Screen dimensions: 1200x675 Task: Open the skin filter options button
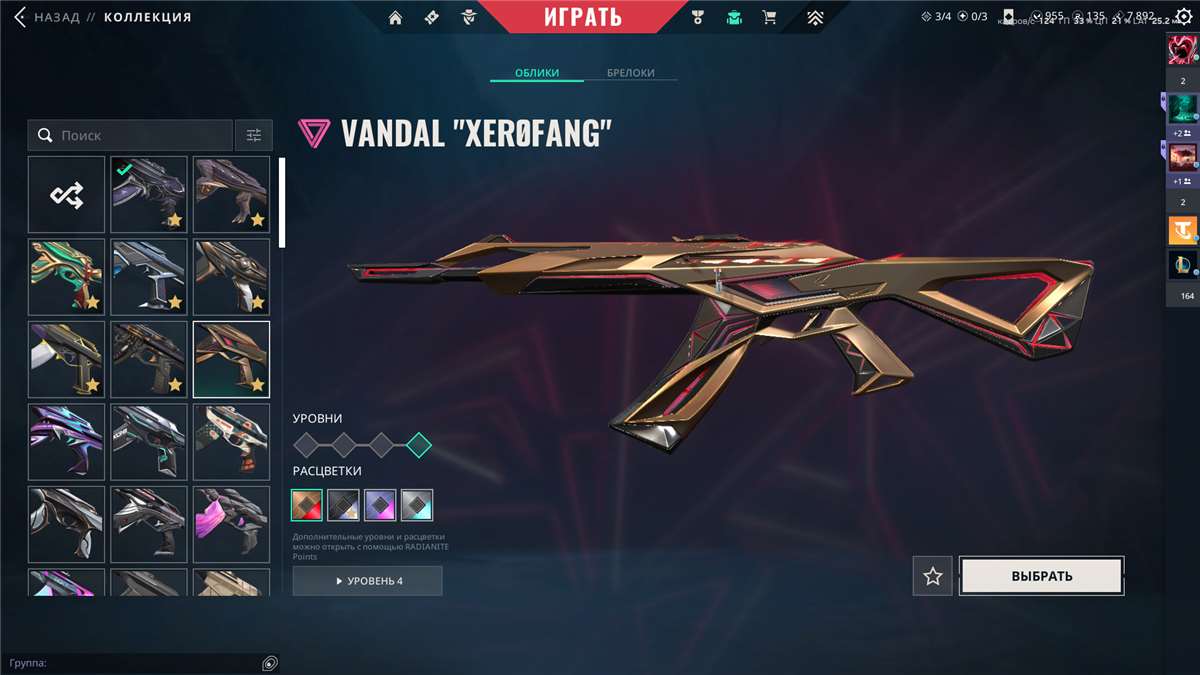[254, 135]
